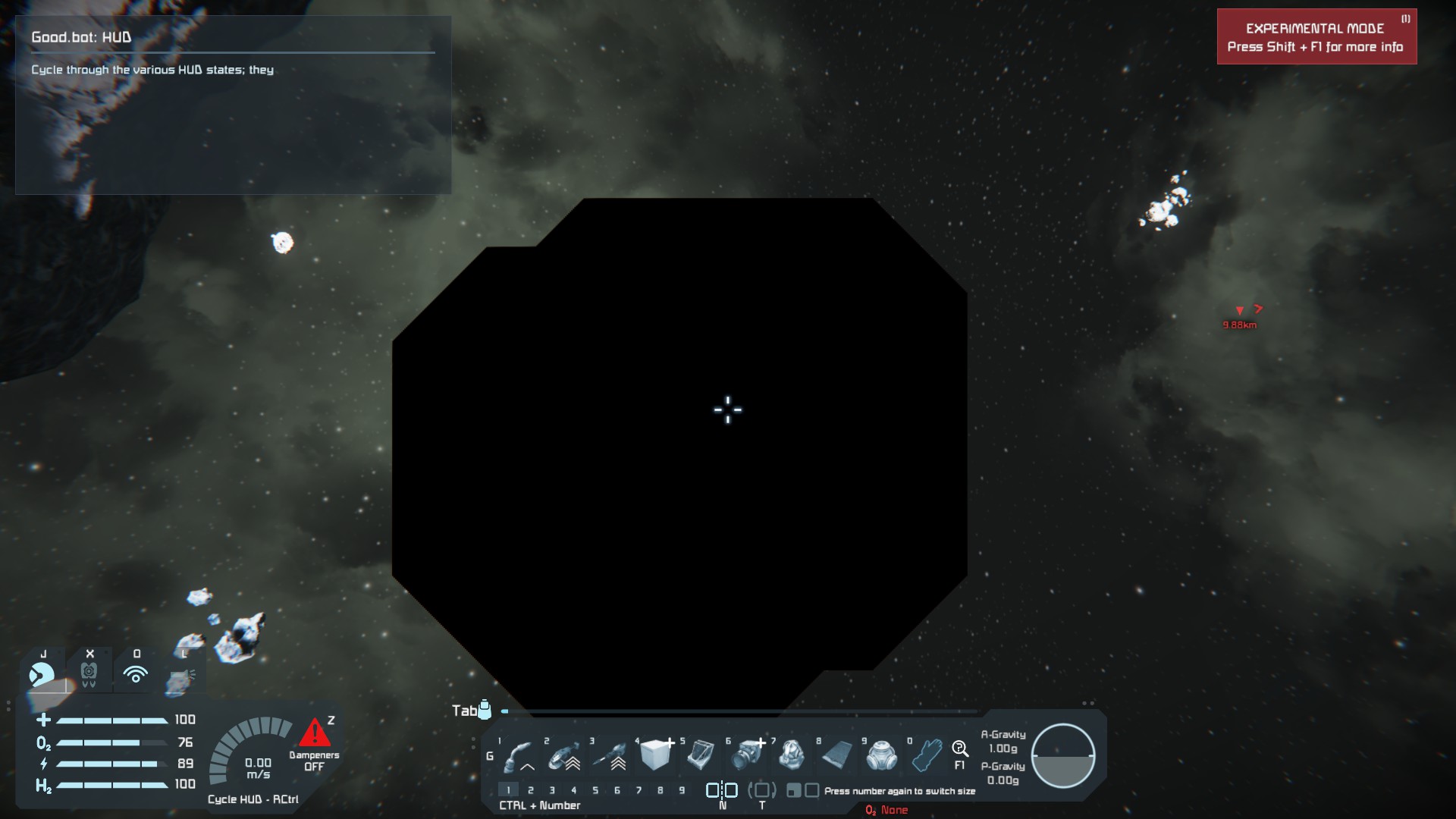Select the welder in hotbar slot 1
This screenshot has width=1456, height=819.
pos(519,755)
